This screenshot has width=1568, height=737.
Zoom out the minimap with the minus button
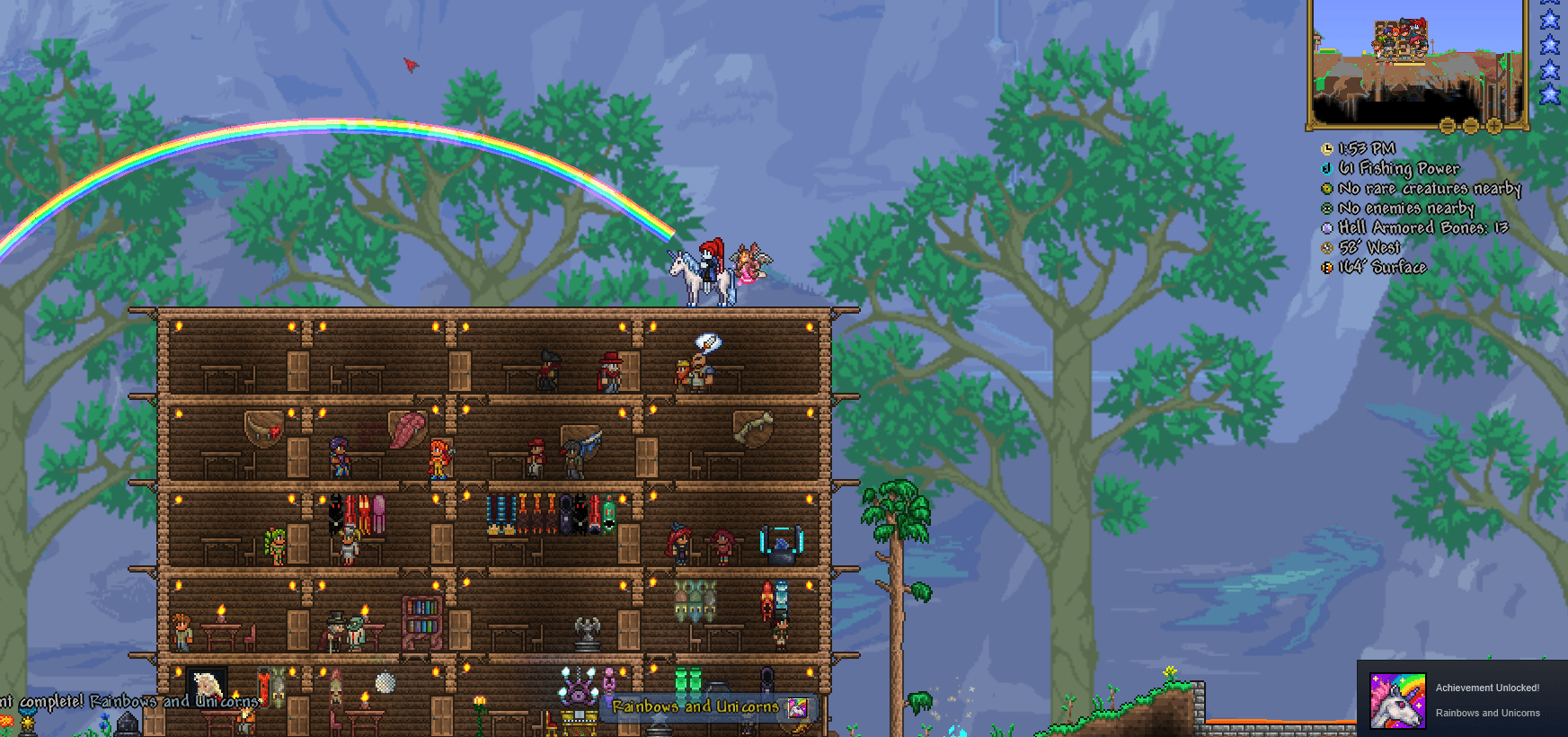(x=1471, y=126)
